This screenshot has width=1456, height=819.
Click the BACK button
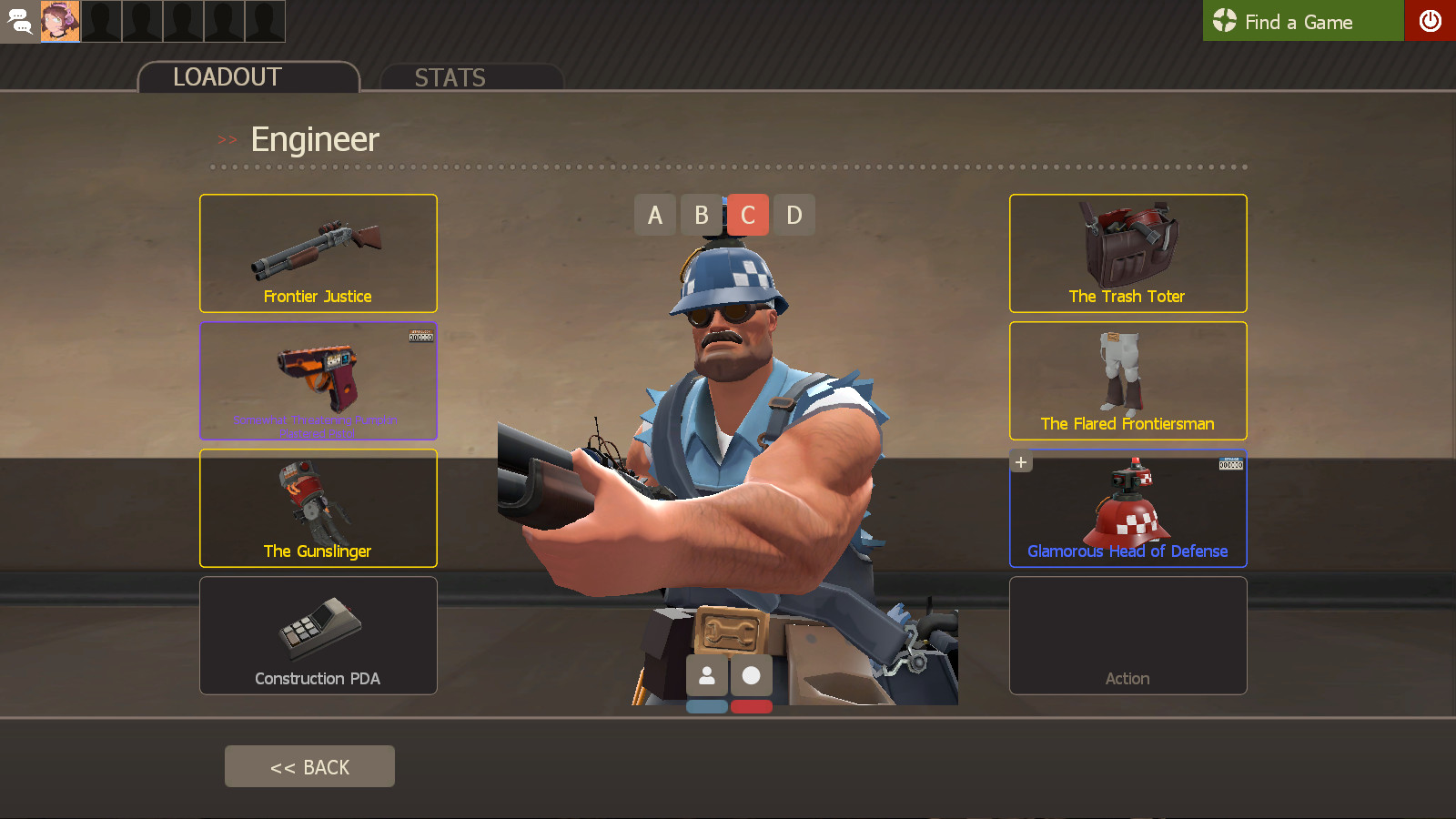coord(309,765)
